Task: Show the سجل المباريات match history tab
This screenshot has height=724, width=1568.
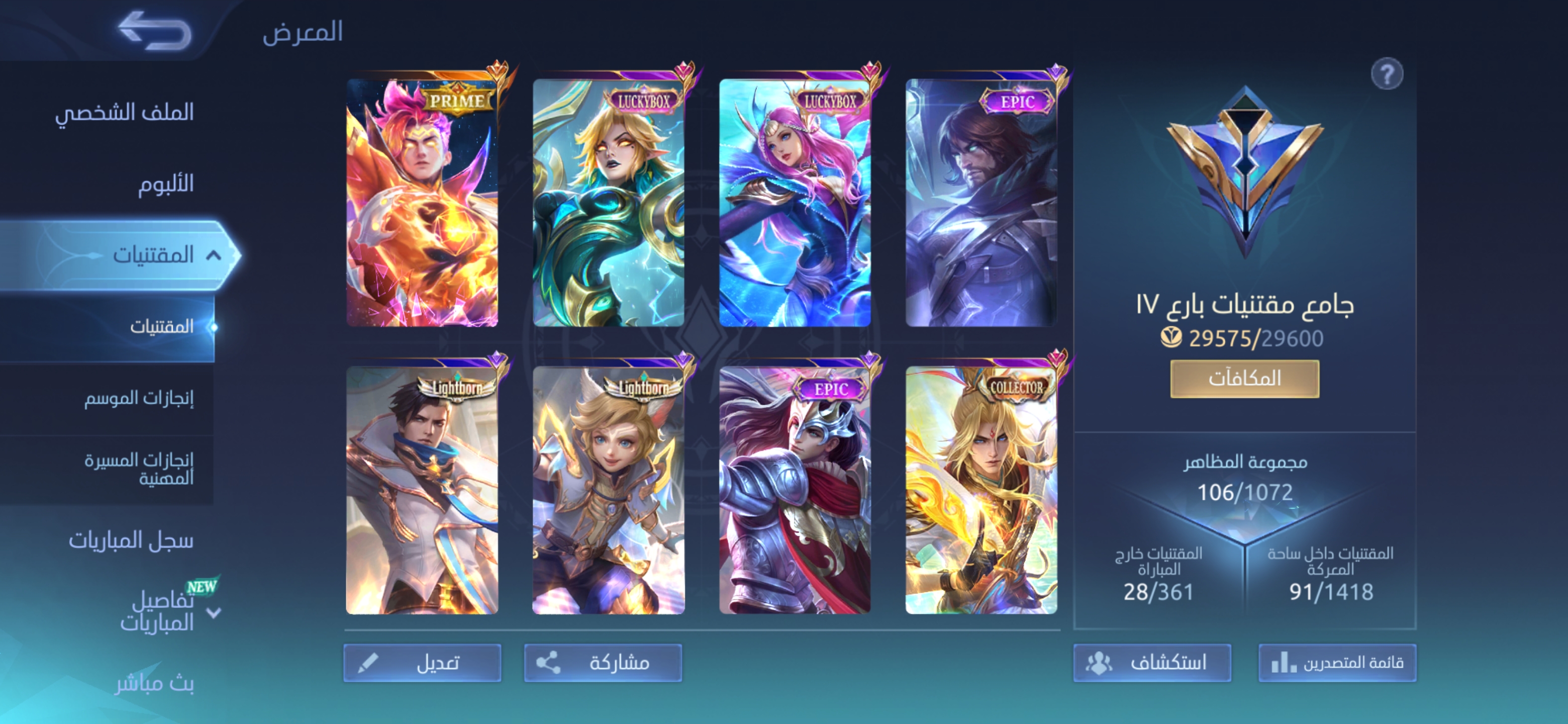Action: [131, 540]
